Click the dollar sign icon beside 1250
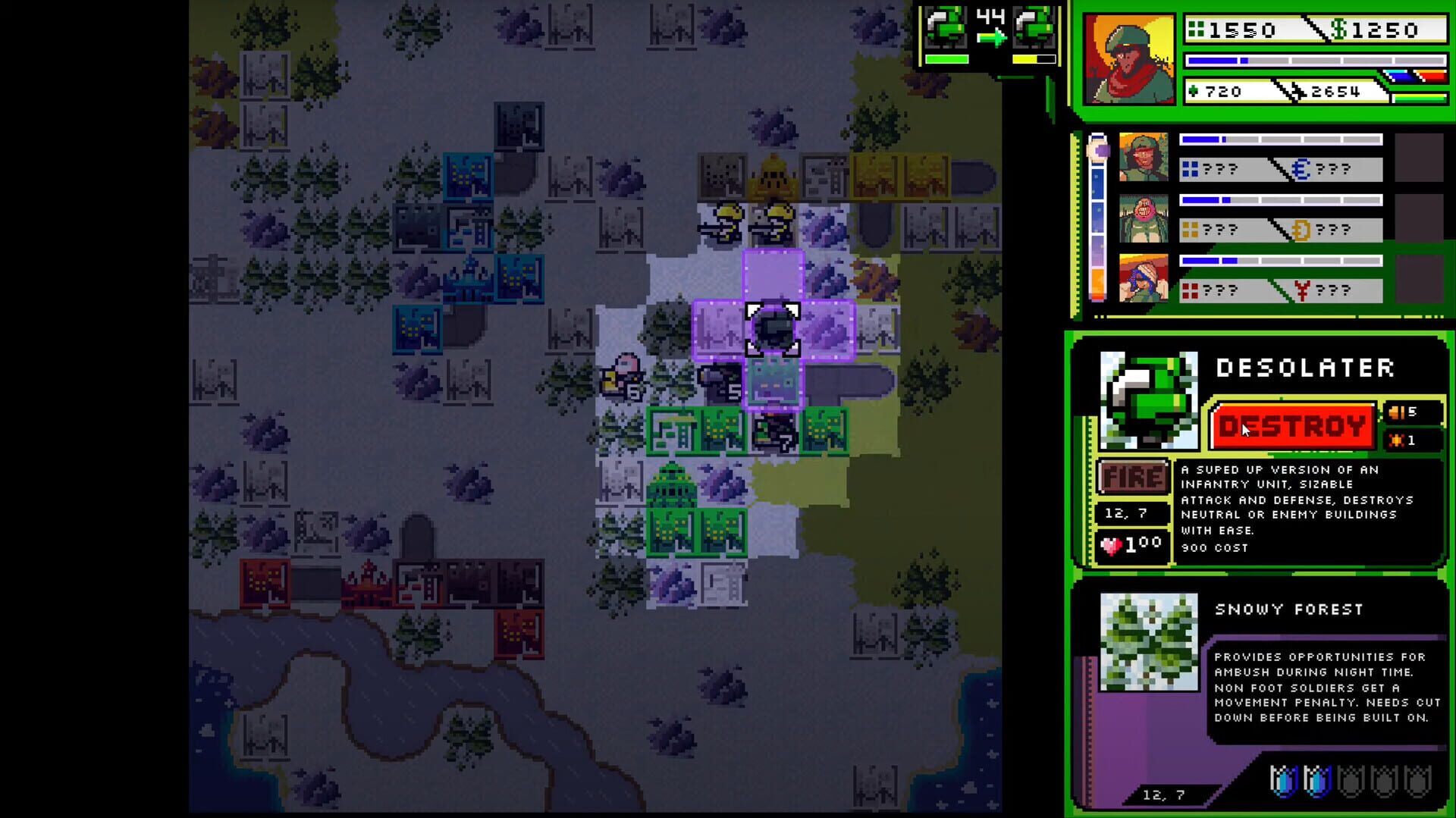This screenshot has width=1456, height=818. [1338, 30]
